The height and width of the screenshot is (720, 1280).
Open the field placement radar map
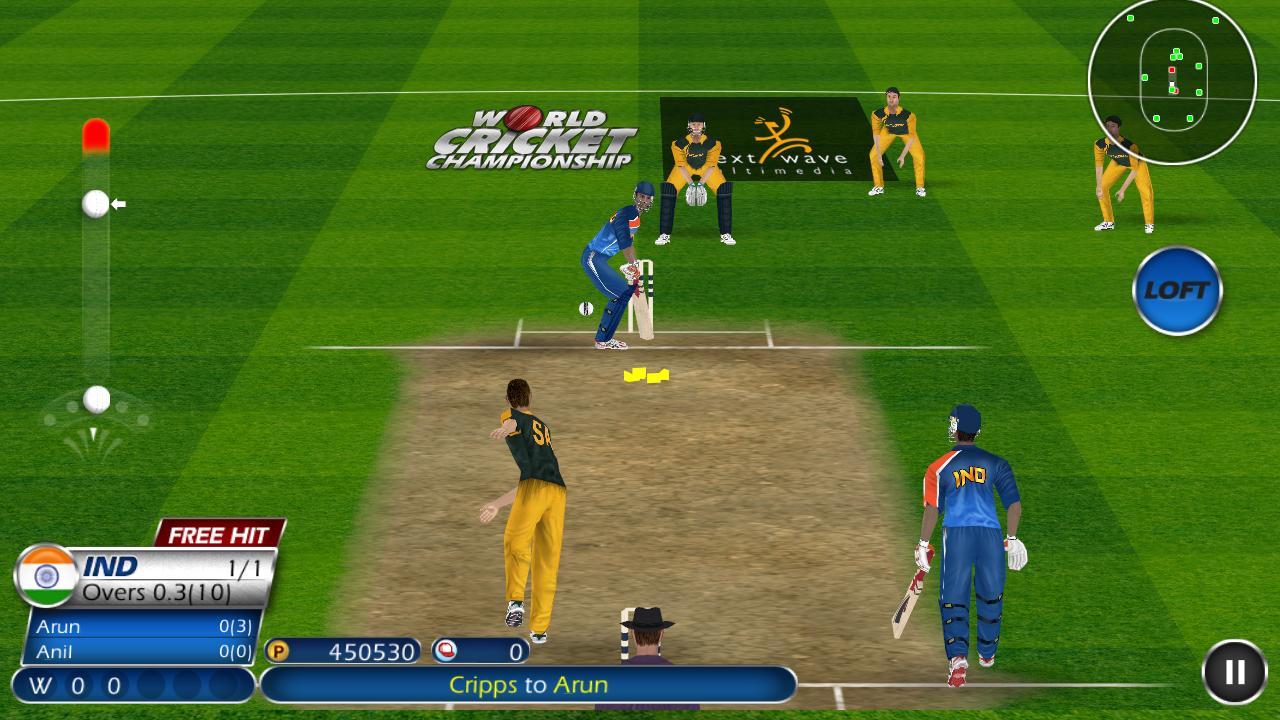tap(1172, 80)
